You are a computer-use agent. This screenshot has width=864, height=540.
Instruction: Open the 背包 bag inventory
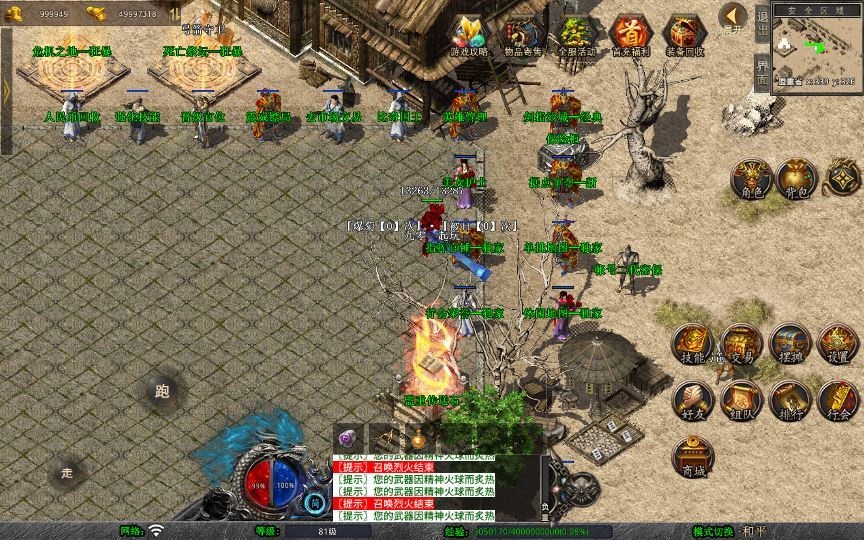click(x=795, y=179)
